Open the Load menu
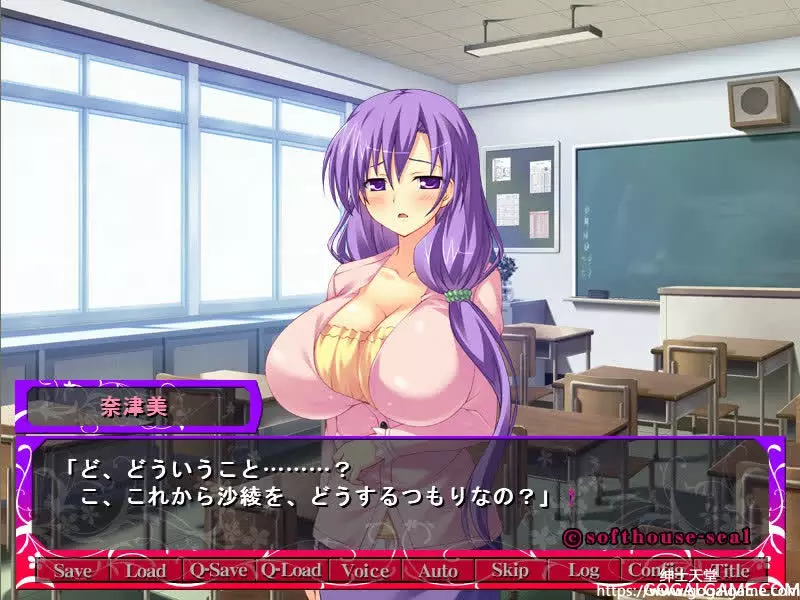 (x=145, y=571)
